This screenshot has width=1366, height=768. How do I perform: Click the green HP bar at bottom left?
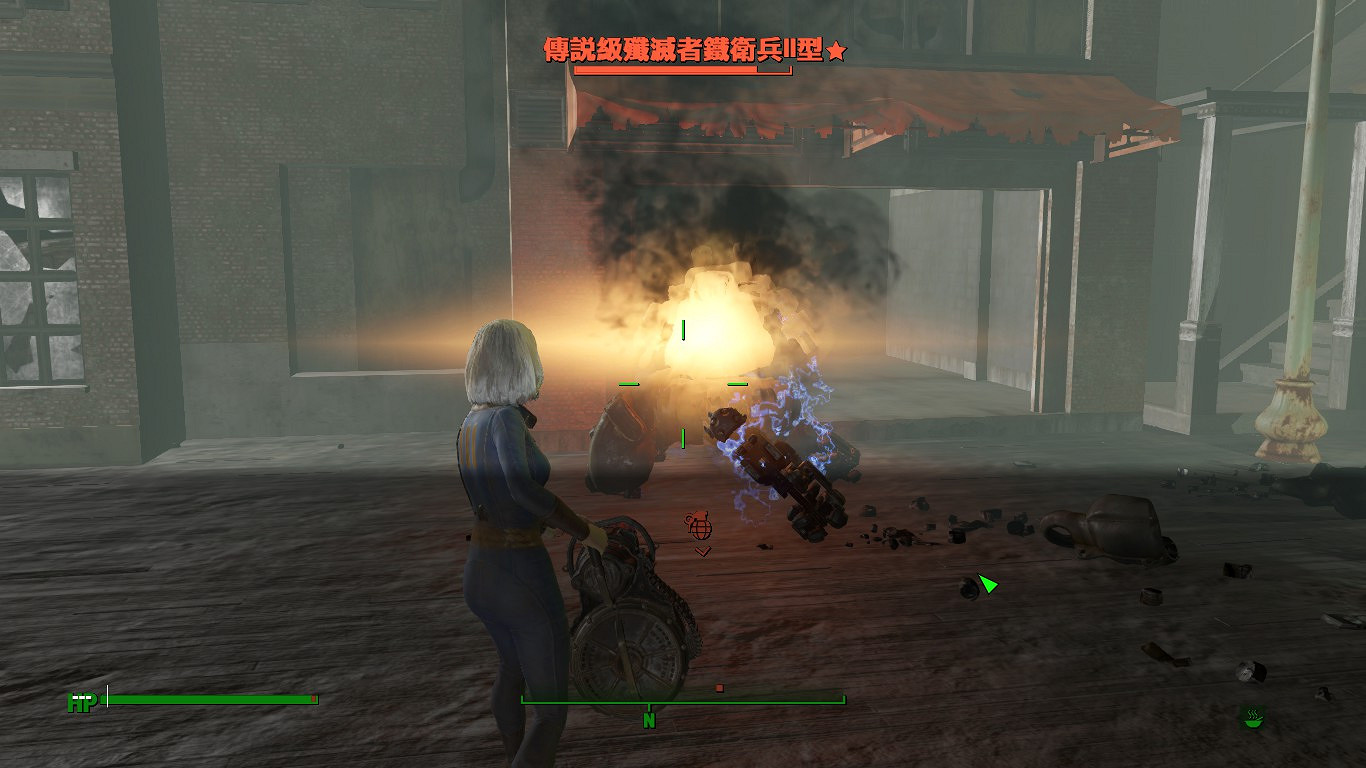(210, 698)
